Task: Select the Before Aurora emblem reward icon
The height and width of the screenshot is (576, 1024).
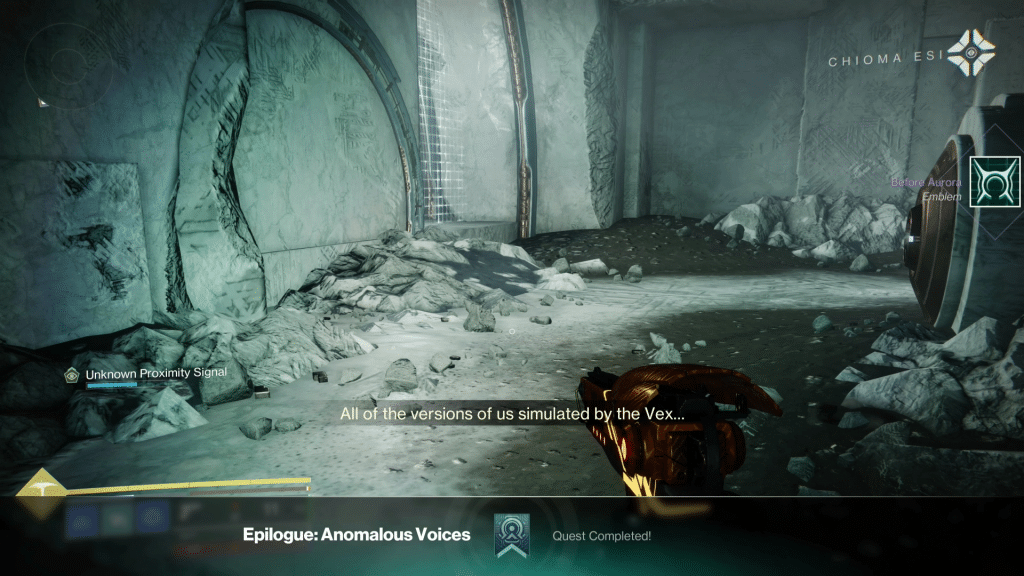Action: 994,182
